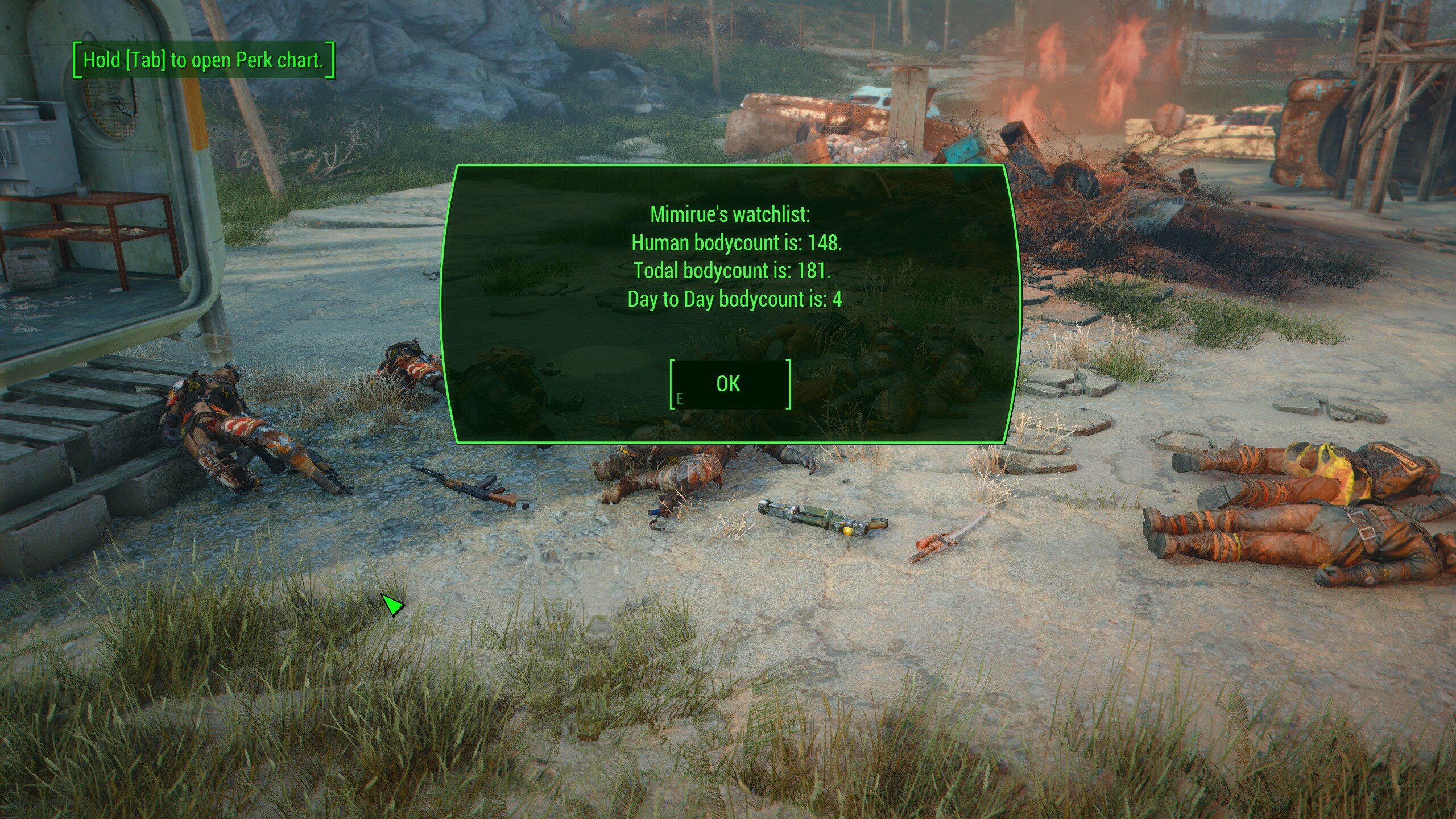The width and height of the screenshot is (1456, 819).
Task: Confirm the watchlist dialog with OK
Action: [x=730, y=384]
